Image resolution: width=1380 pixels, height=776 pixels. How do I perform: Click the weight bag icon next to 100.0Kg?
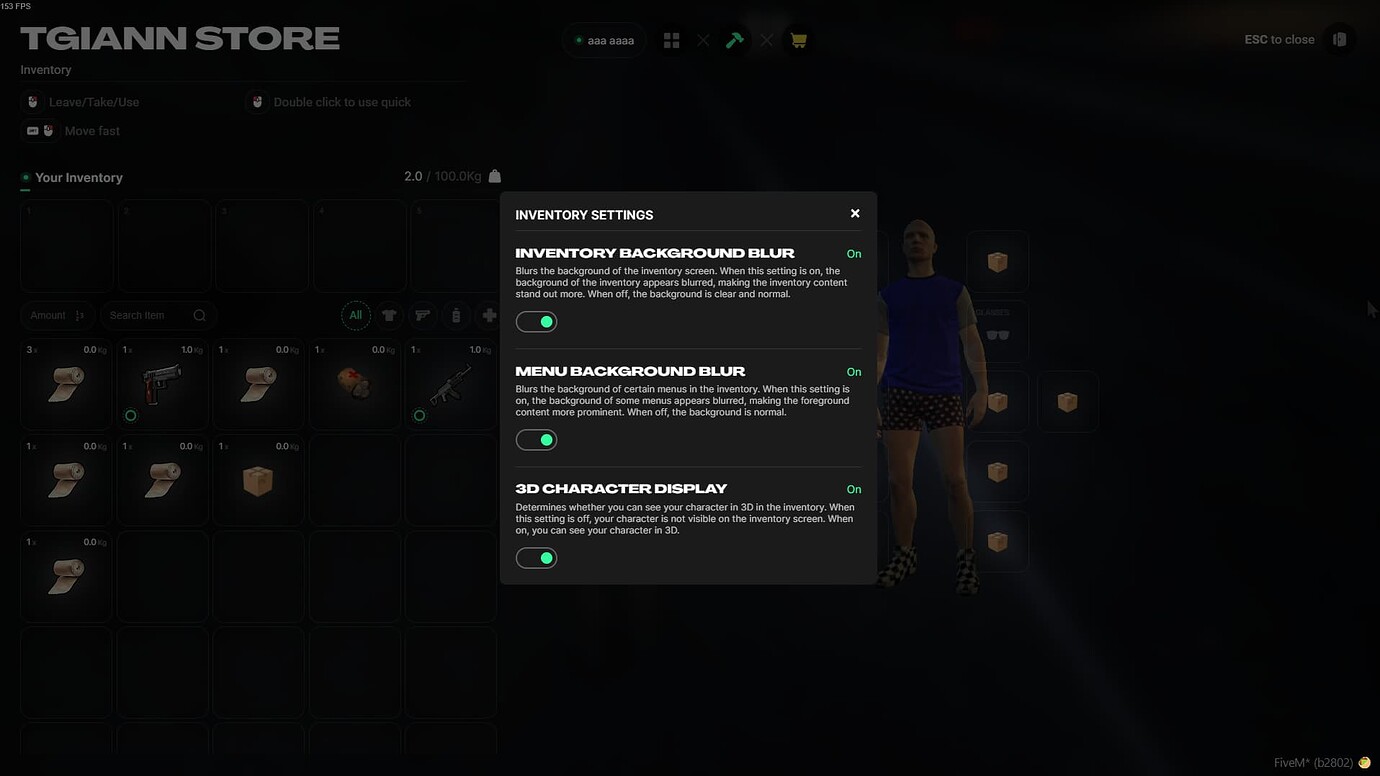tap(494, 175)
